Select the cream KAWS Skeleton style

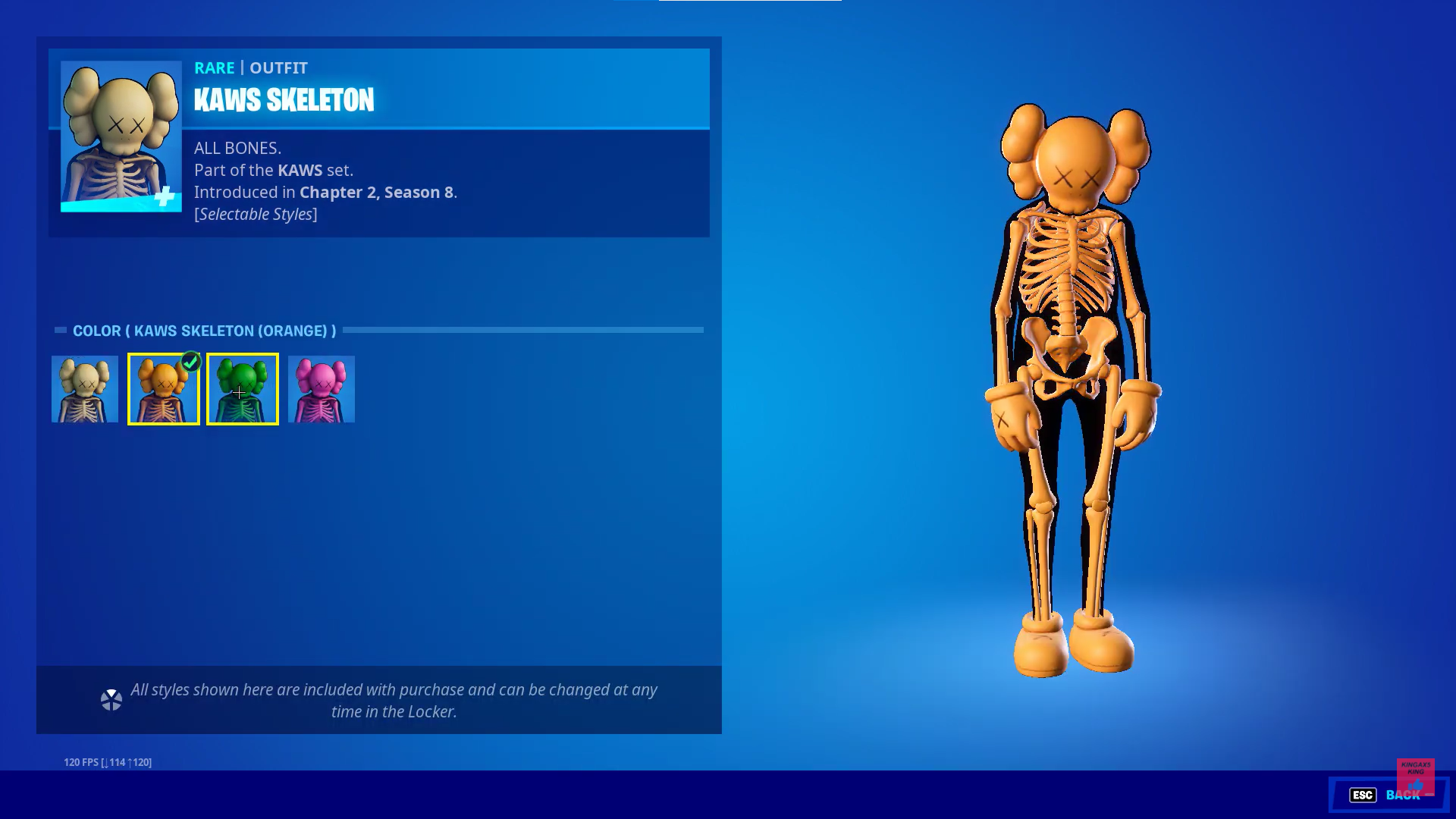(83, 389)
